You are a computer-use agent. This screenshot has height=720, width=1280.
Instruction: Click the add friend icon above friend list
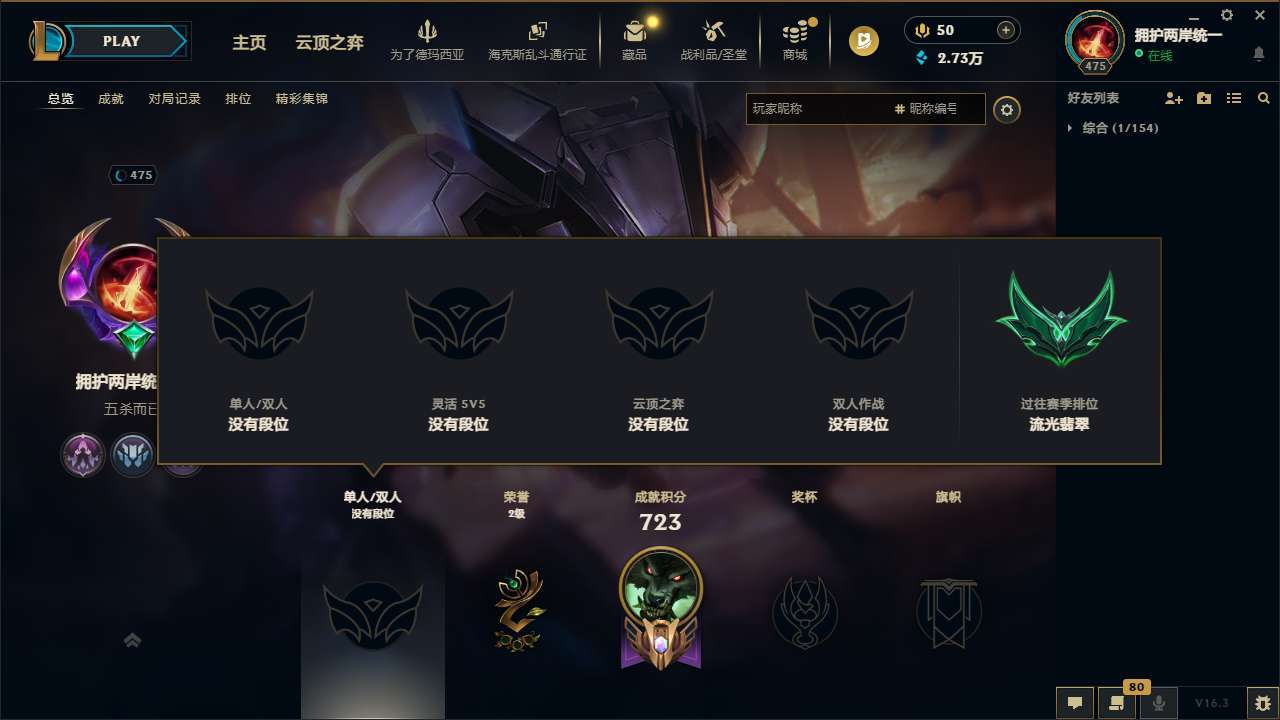[1175, 98]
